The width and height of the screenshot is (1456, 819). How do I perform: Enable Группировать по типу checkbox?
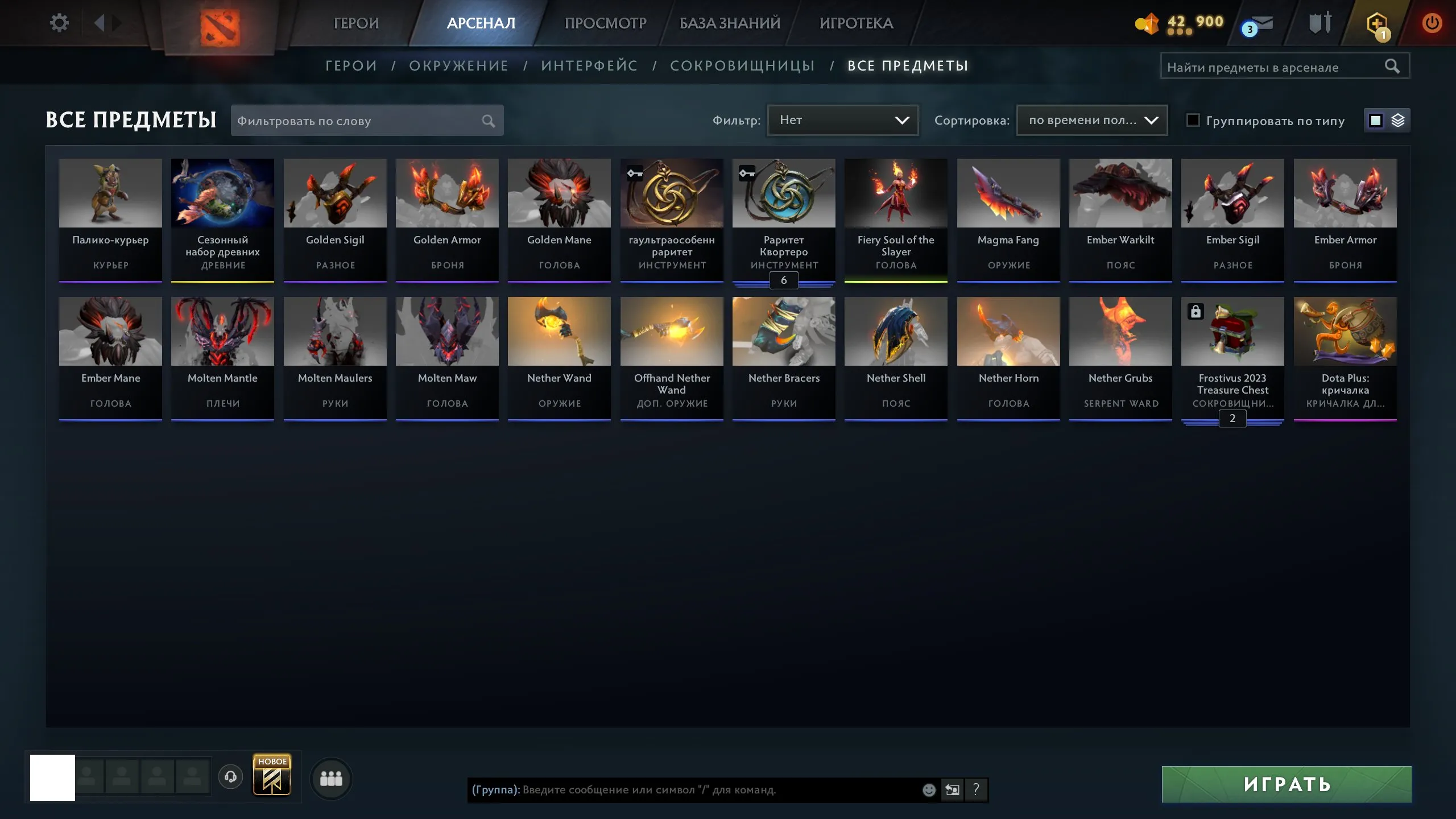tap(1193, 121)
